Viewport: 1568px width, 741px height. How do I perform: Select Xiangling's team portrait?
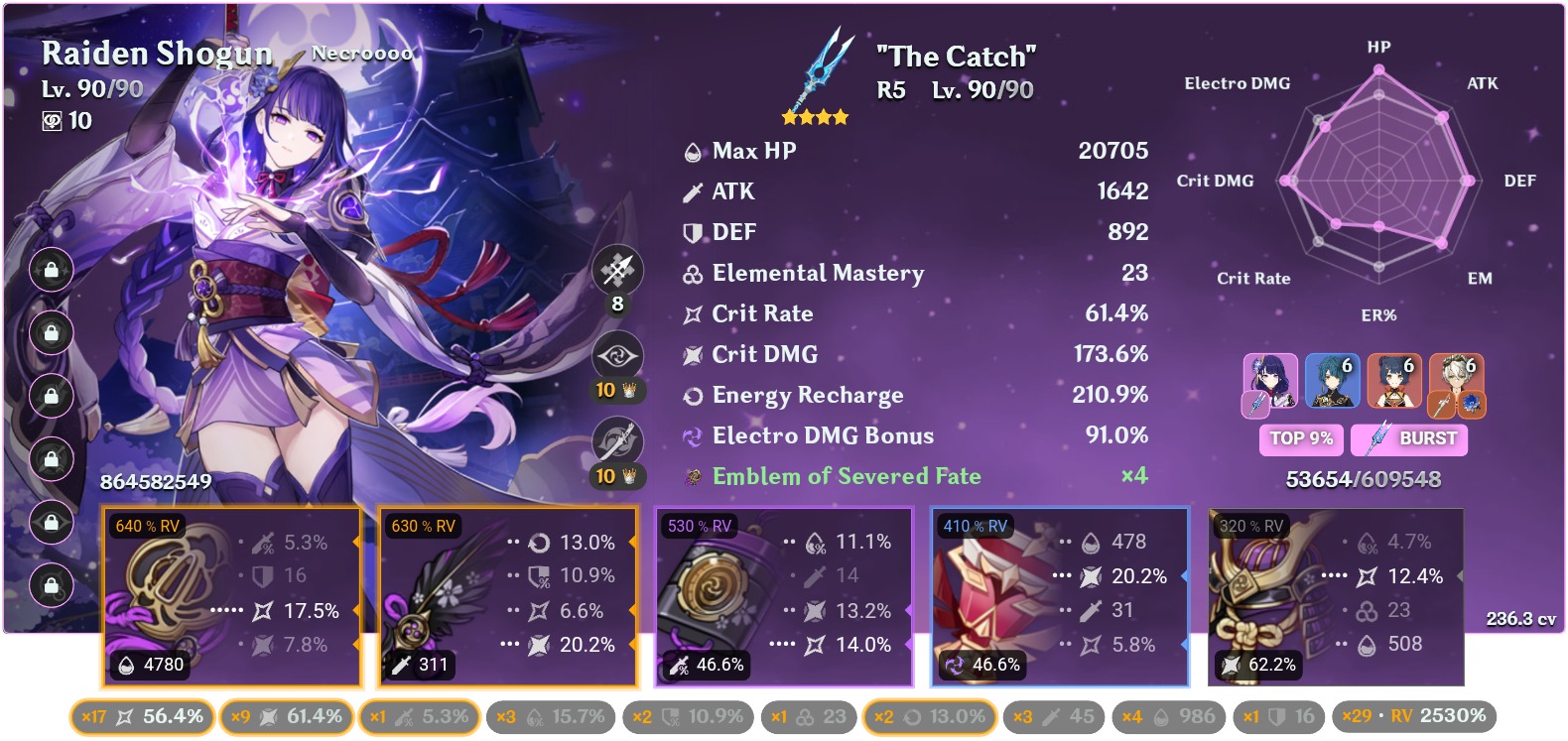pyautogui.click(x=1394, y=382)
